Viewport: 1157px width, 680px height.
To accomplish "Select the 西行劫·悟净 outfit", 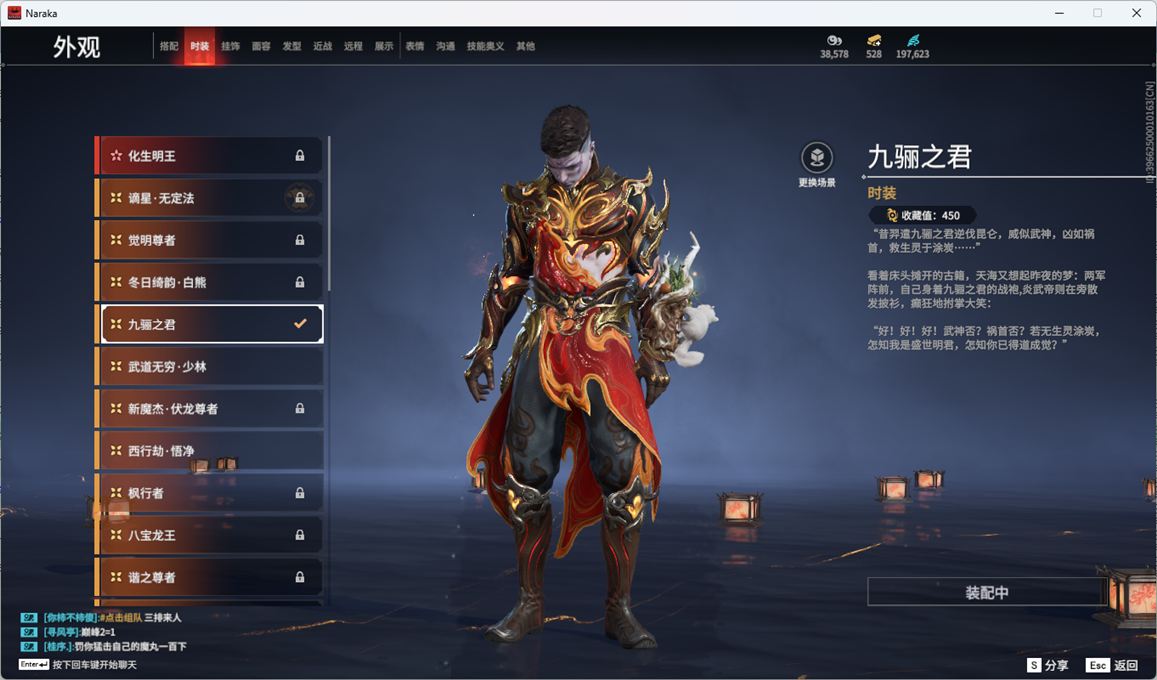I will point(210,451).
